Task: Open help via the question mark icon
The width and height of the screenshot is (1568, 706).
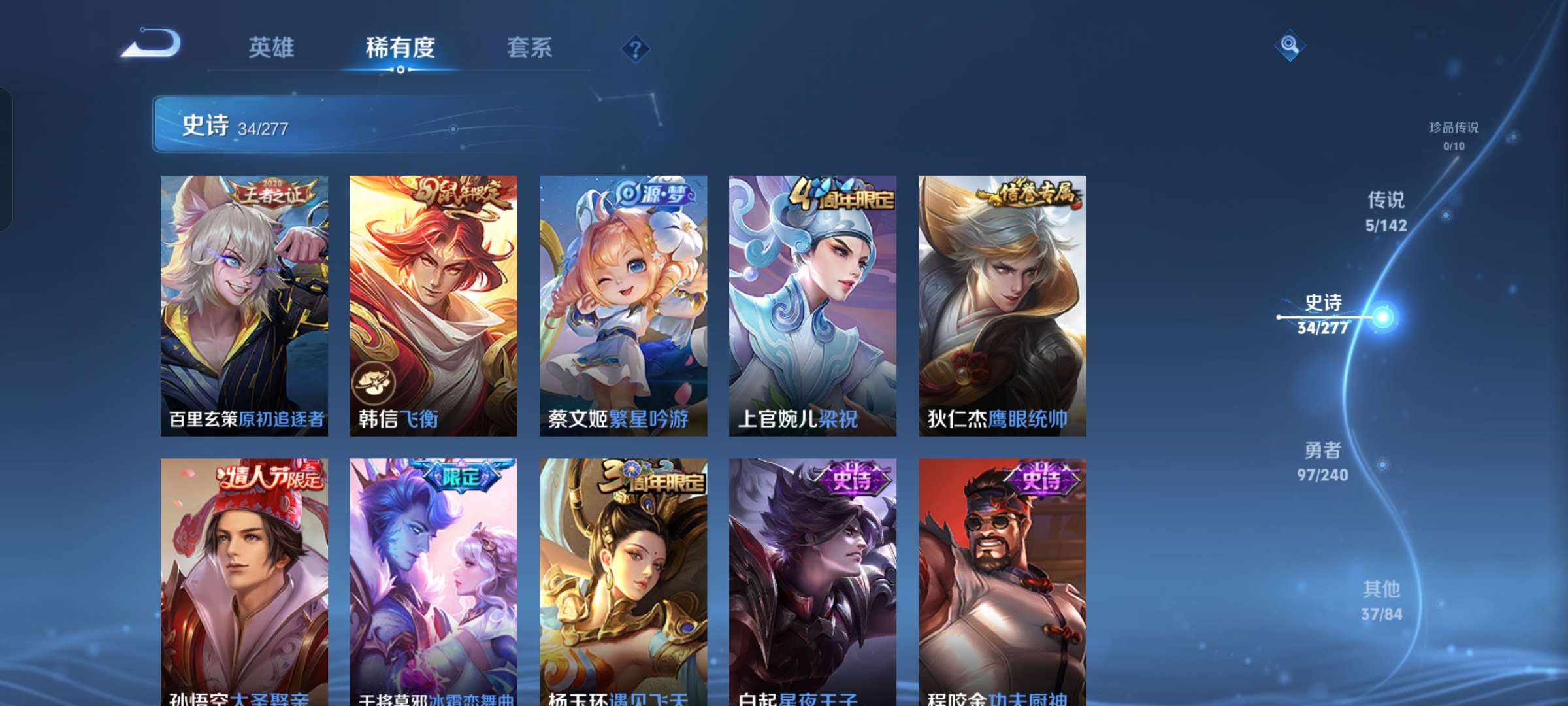Action: click(x=636, y=48)
